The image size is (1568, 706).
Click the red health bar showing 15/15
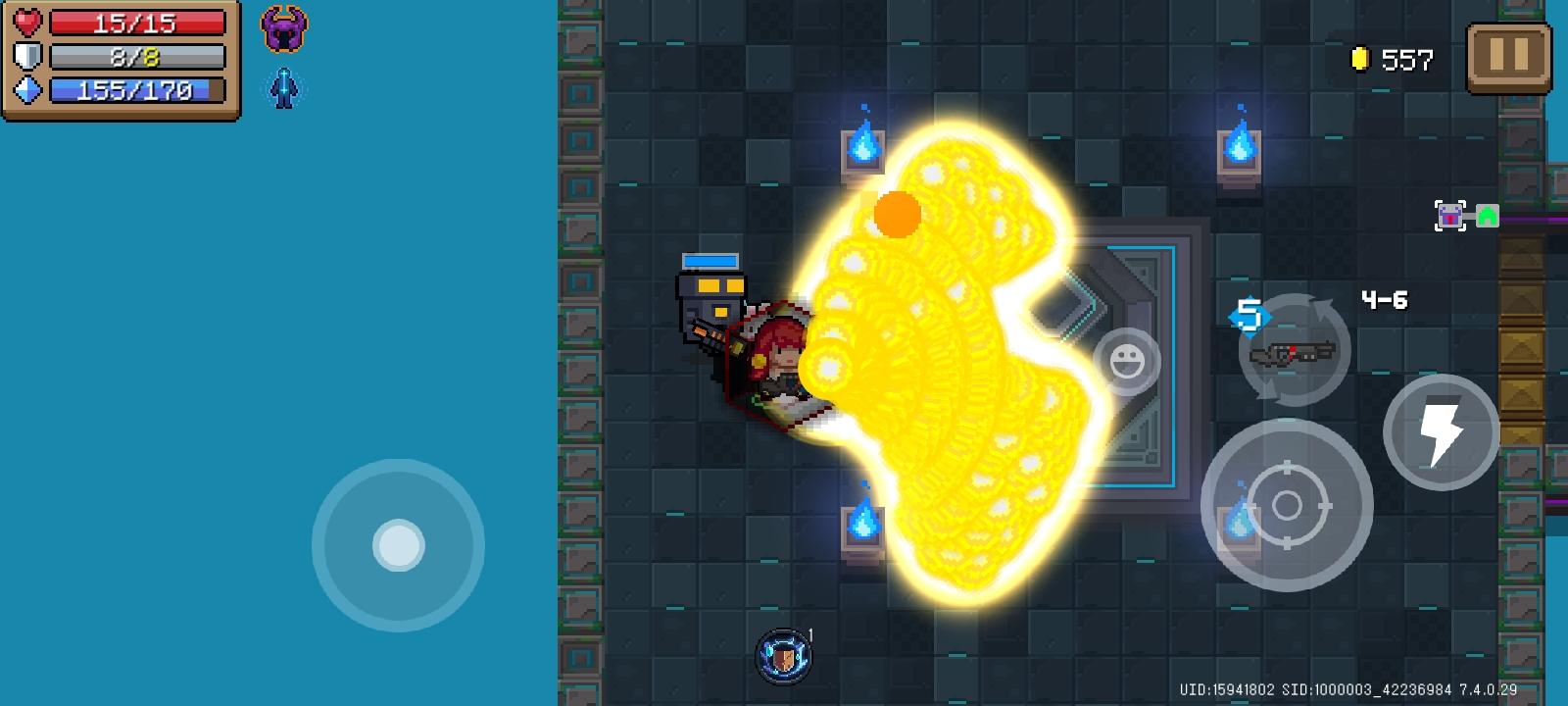pyautogui.click(x=137, y=24)
